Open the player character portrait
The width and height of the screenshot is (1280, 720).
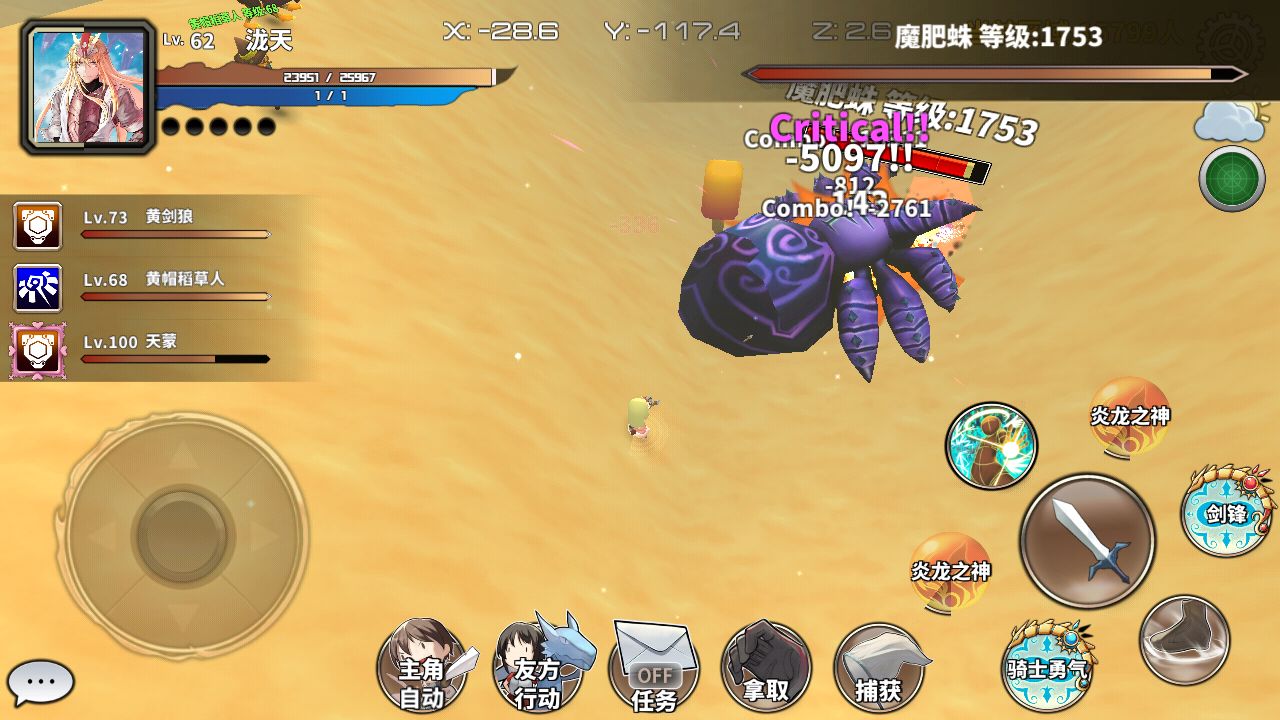point(88,87)
